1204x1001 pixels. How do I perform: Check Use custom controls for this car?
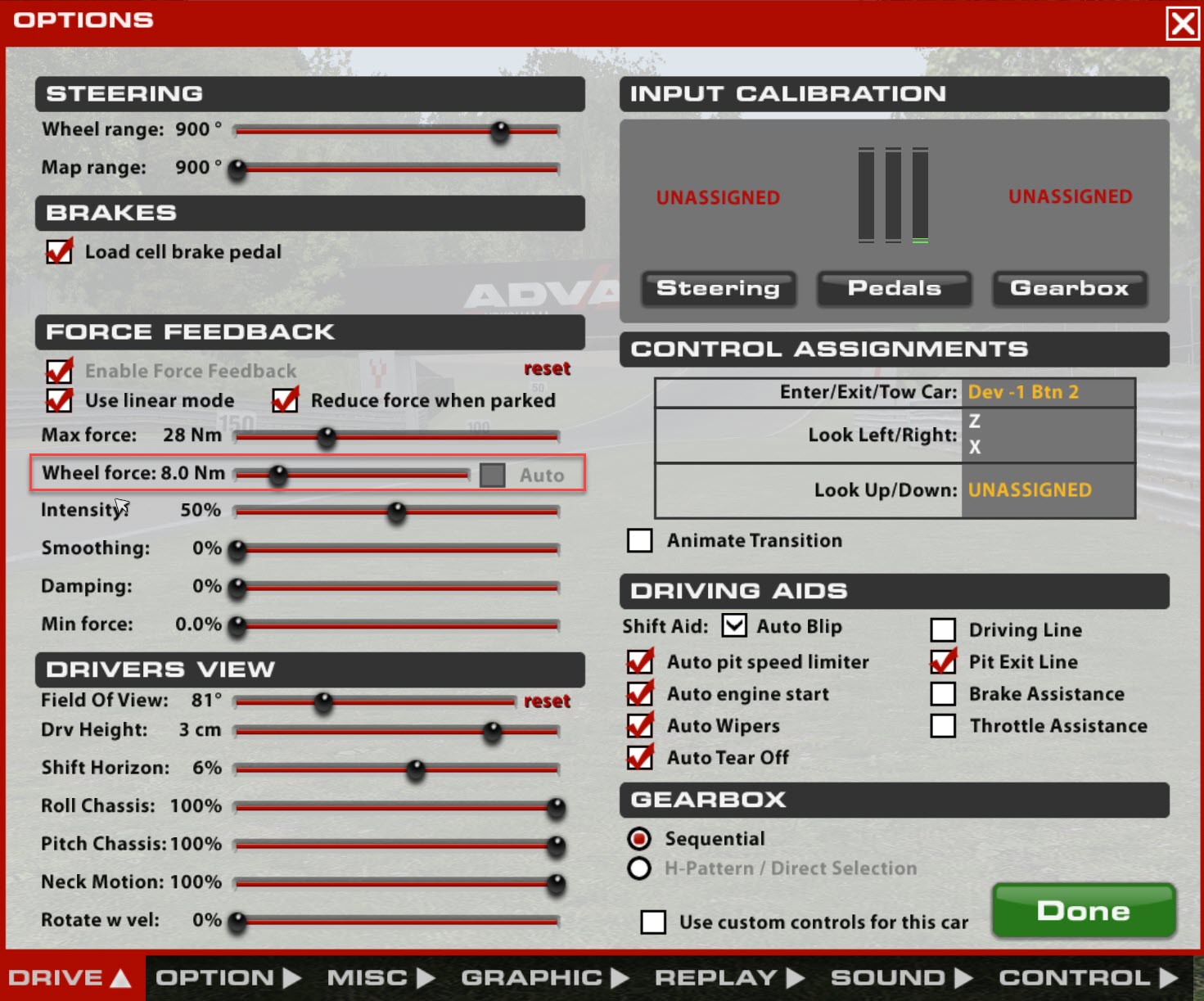pos(653,922)
